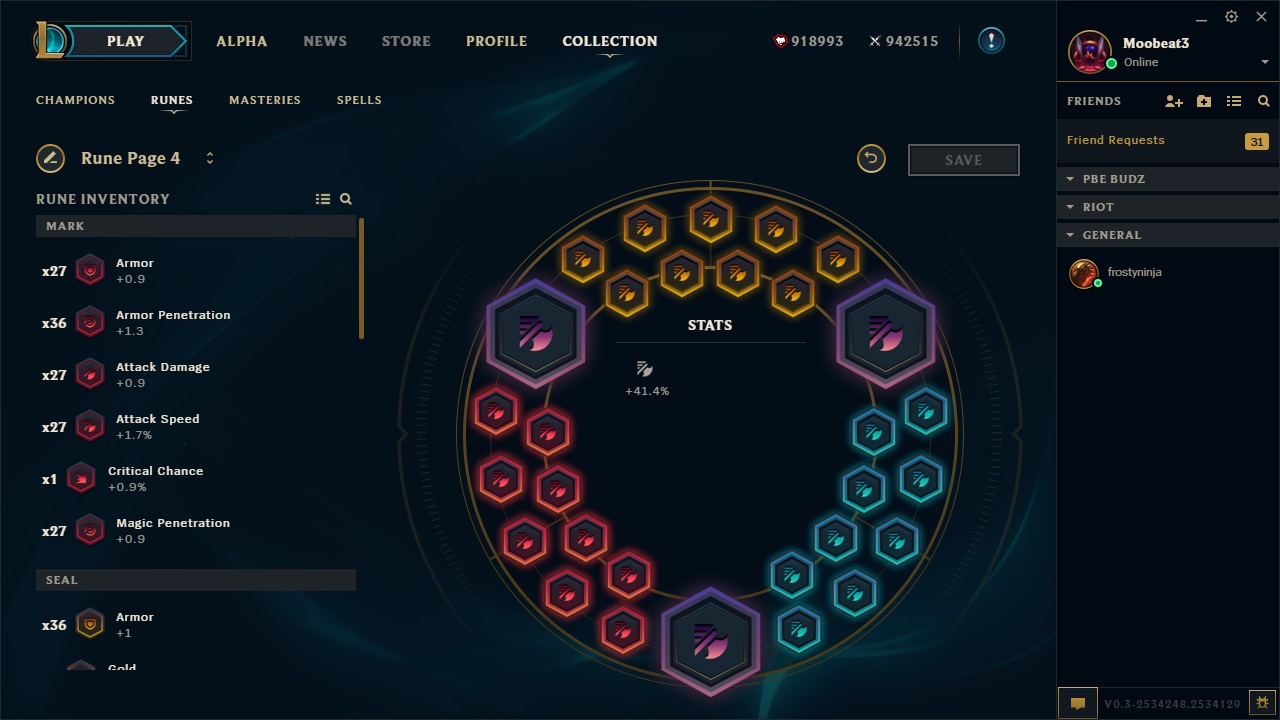This screenshot has width=1280, height=720.
Task: Open the STORE menu item
Action: [x=405, y=41]
